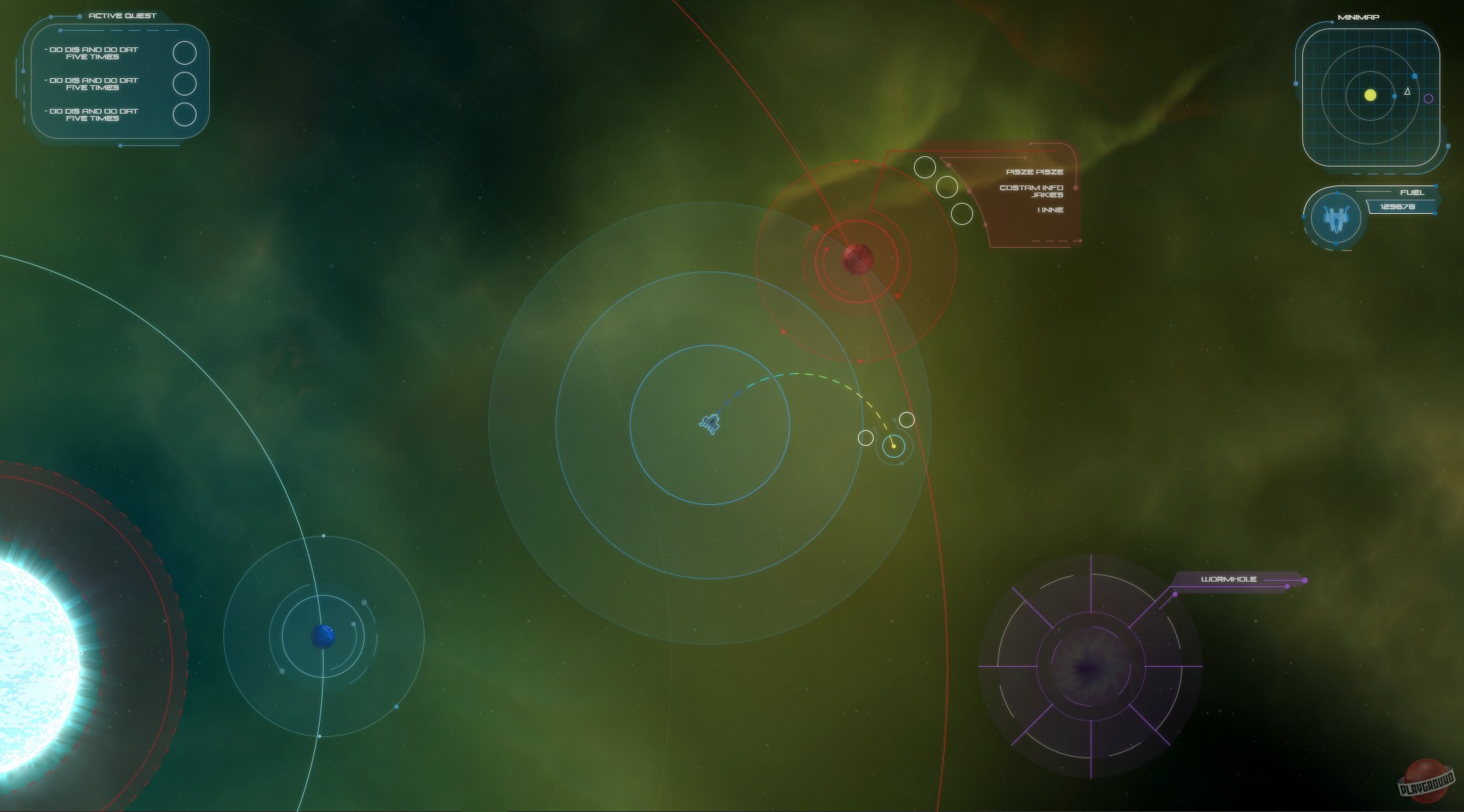Check the third quest completion circle
Viewport: 1464px width, 812px height.
(185, 113)
